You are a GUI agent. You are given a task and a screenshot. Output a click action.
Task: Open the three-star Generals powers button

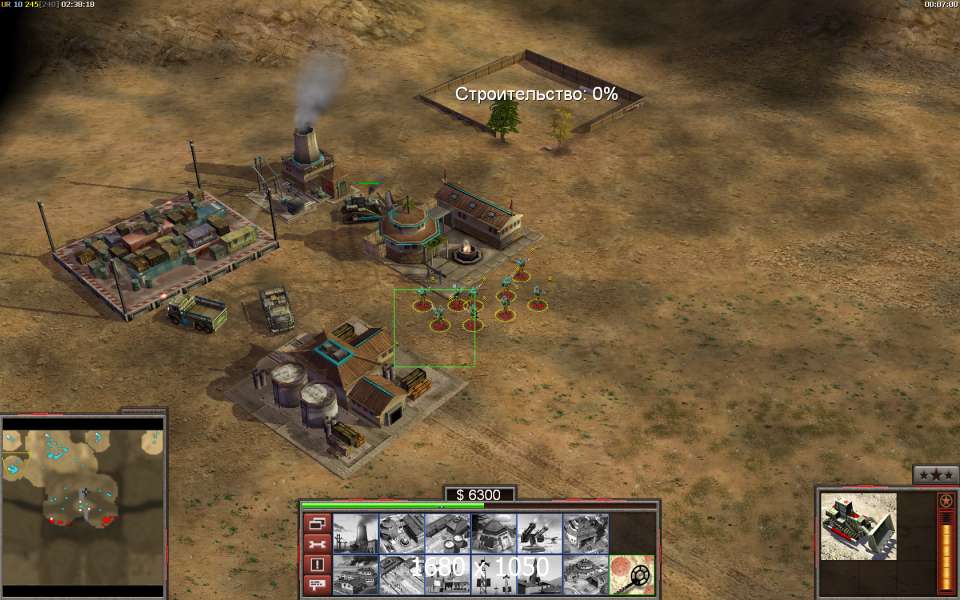[x=936, y=474]
